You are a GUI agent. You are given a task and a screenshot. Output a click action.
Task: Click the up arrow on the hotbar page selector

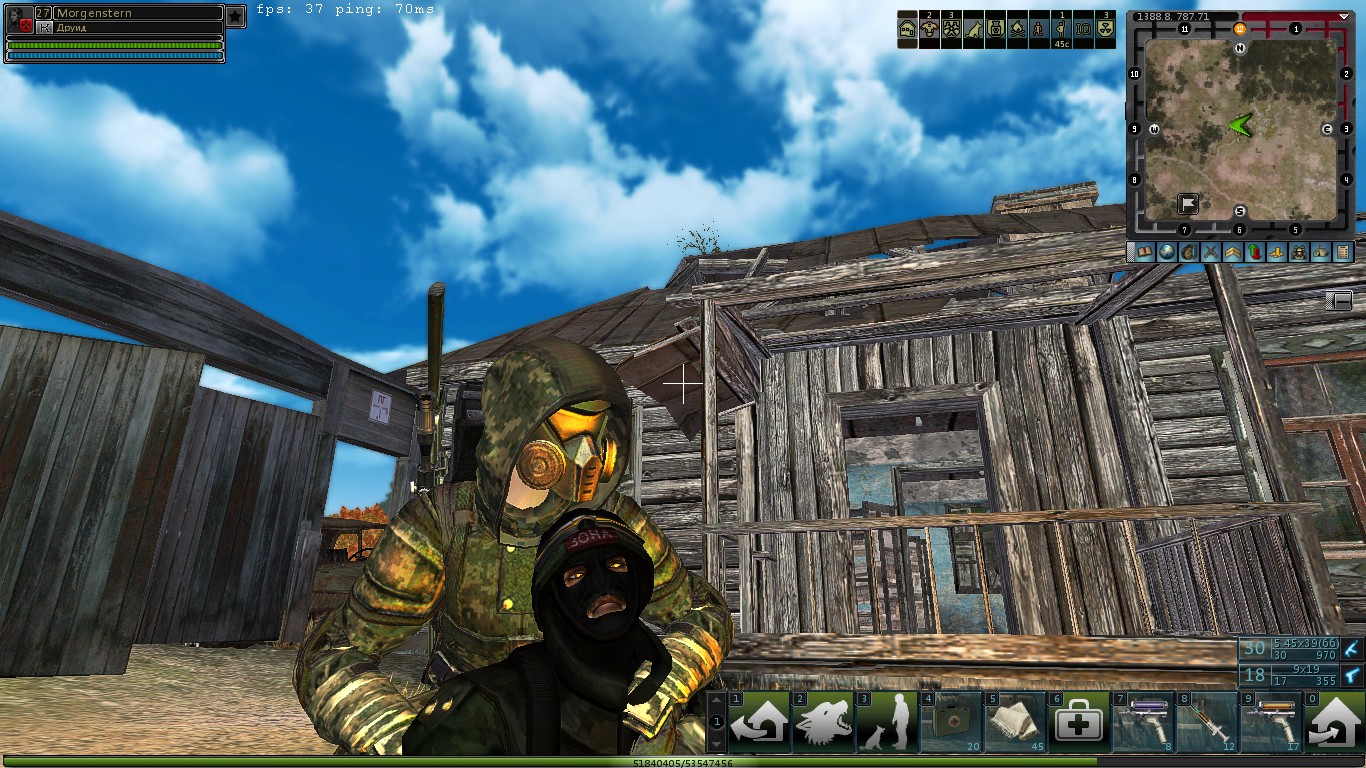click(x=717, y=700)
